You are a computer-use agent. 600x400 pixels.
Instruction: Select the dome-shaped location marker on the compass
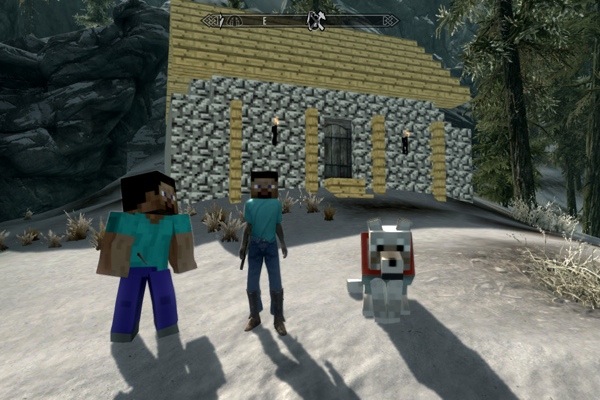[x=234, y=19]
